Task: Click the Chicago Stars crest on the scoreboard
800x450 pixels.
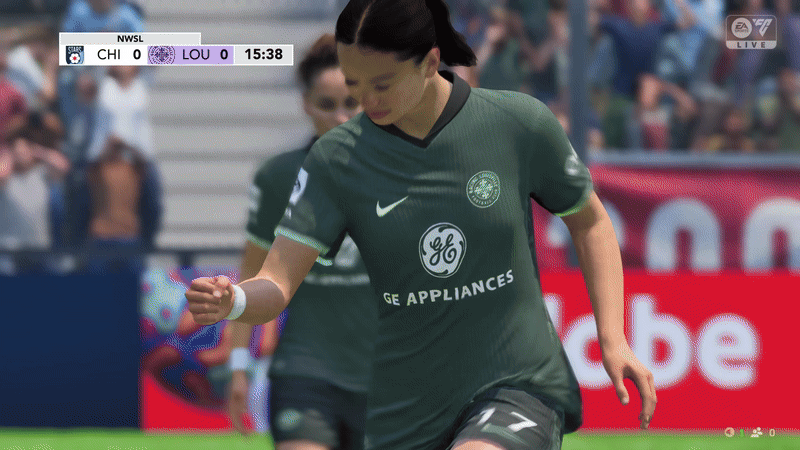Action: pyautogui.click(x=74, y=55)
